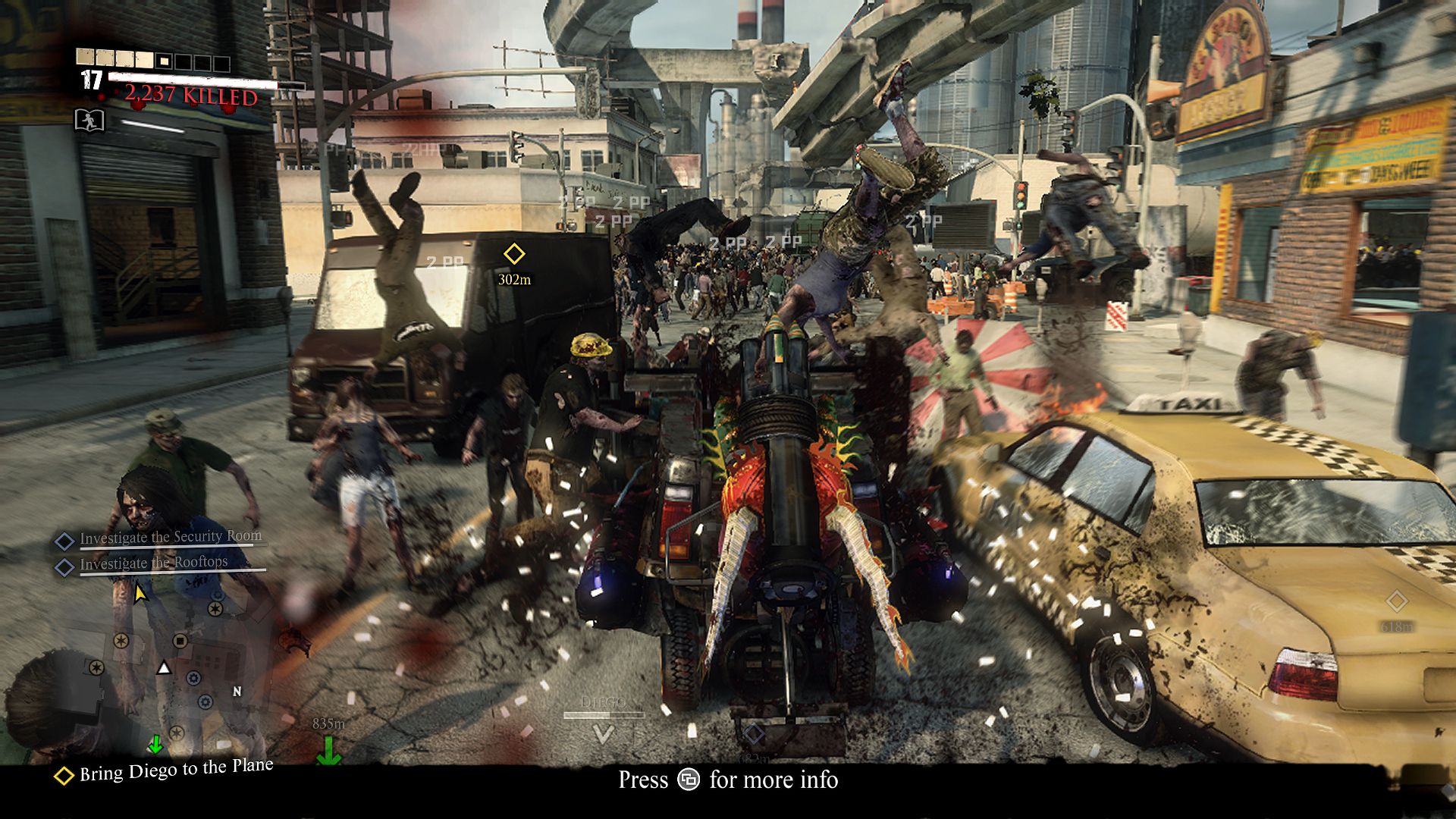1456x819 pixels.
Task: Select the Investigate the Rooftops objective
Action: (x=153, y=563)
